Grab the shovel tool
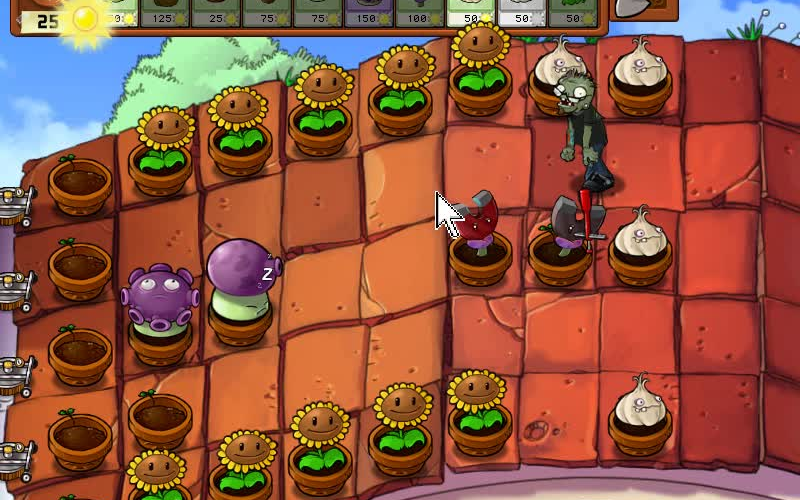 click(x=632, y=8)
